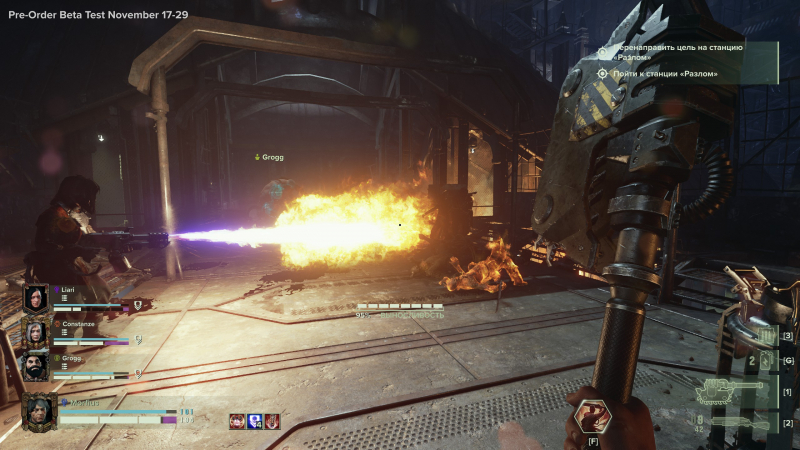Click Grogg's bearded teammate portrait

pos(36,366)
